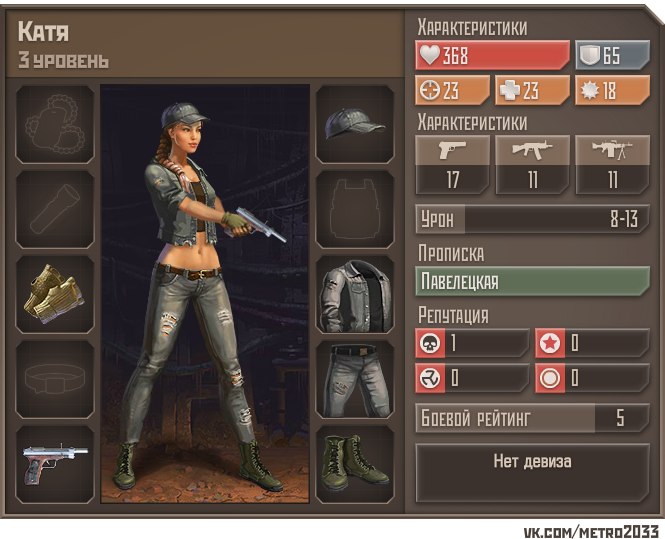
Task: Click the denim jacket equipment slot
Action: [x=355, y=295]
